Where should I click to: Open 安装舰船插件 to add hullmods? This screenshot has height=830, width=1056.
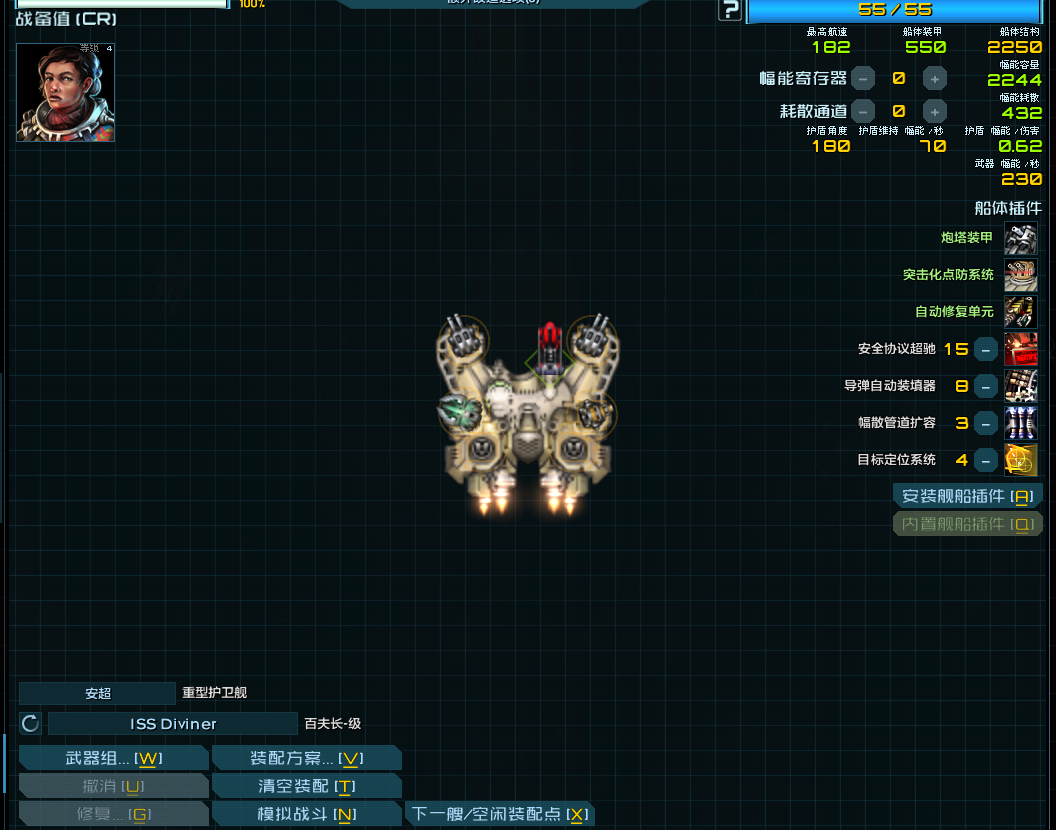tap(966, 496)
